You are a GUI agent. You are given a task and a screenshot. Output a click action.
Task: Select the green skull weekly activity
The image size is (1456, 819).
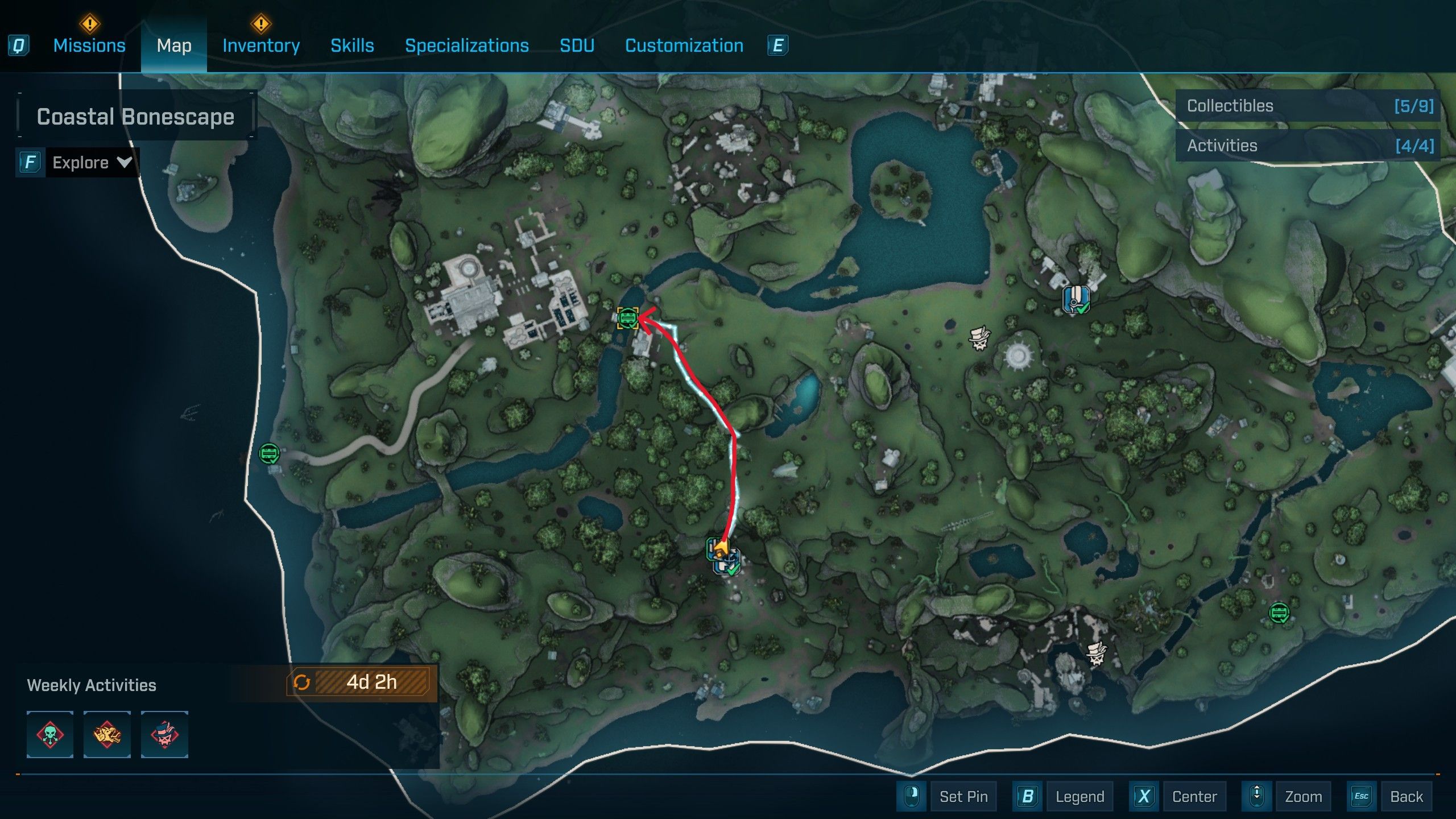point(50,734)
